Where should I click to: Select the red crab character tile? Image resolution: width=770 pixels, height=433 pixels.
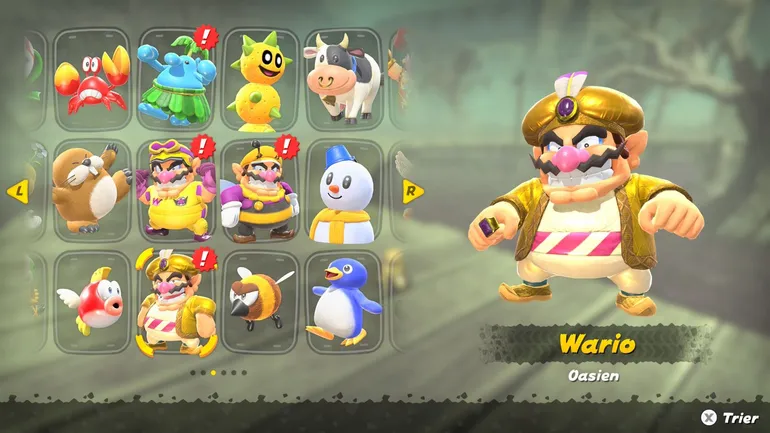92,80
